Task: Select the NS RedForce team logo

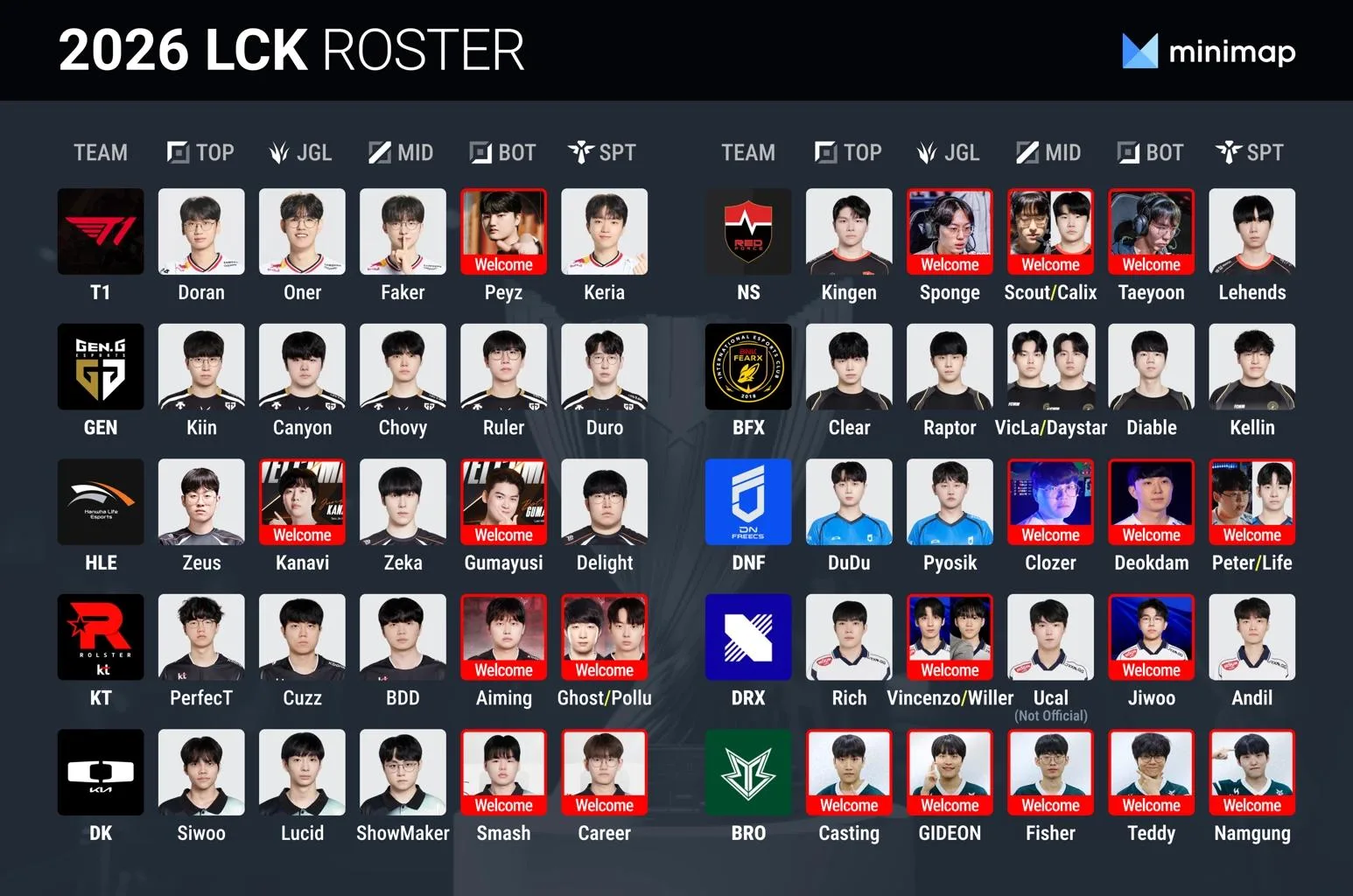Action: point(748,232)
